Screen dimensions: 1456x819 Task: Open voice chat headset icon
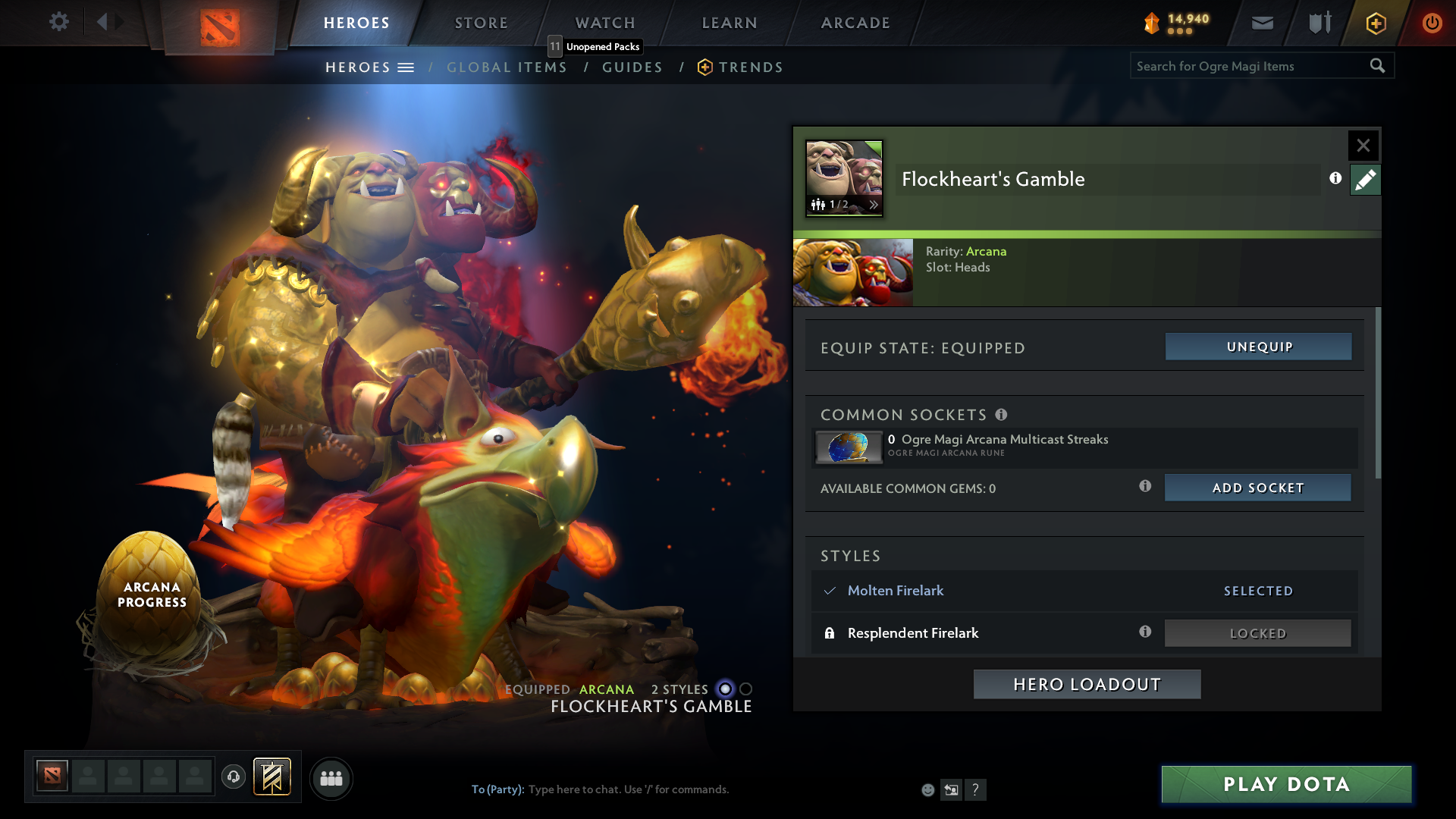[233, 777]
